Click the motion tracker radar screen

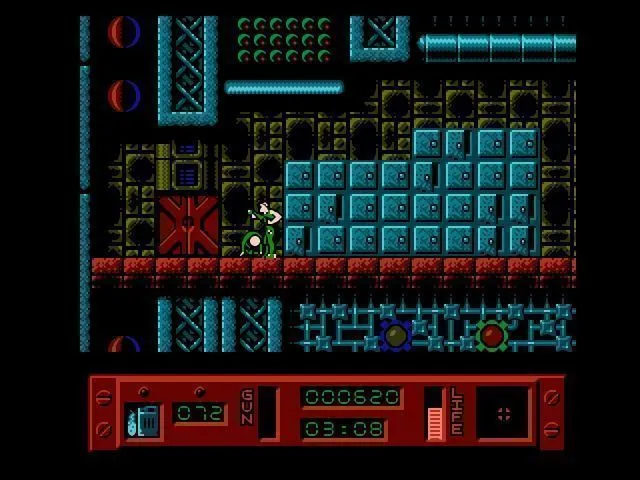coord(503,413)
